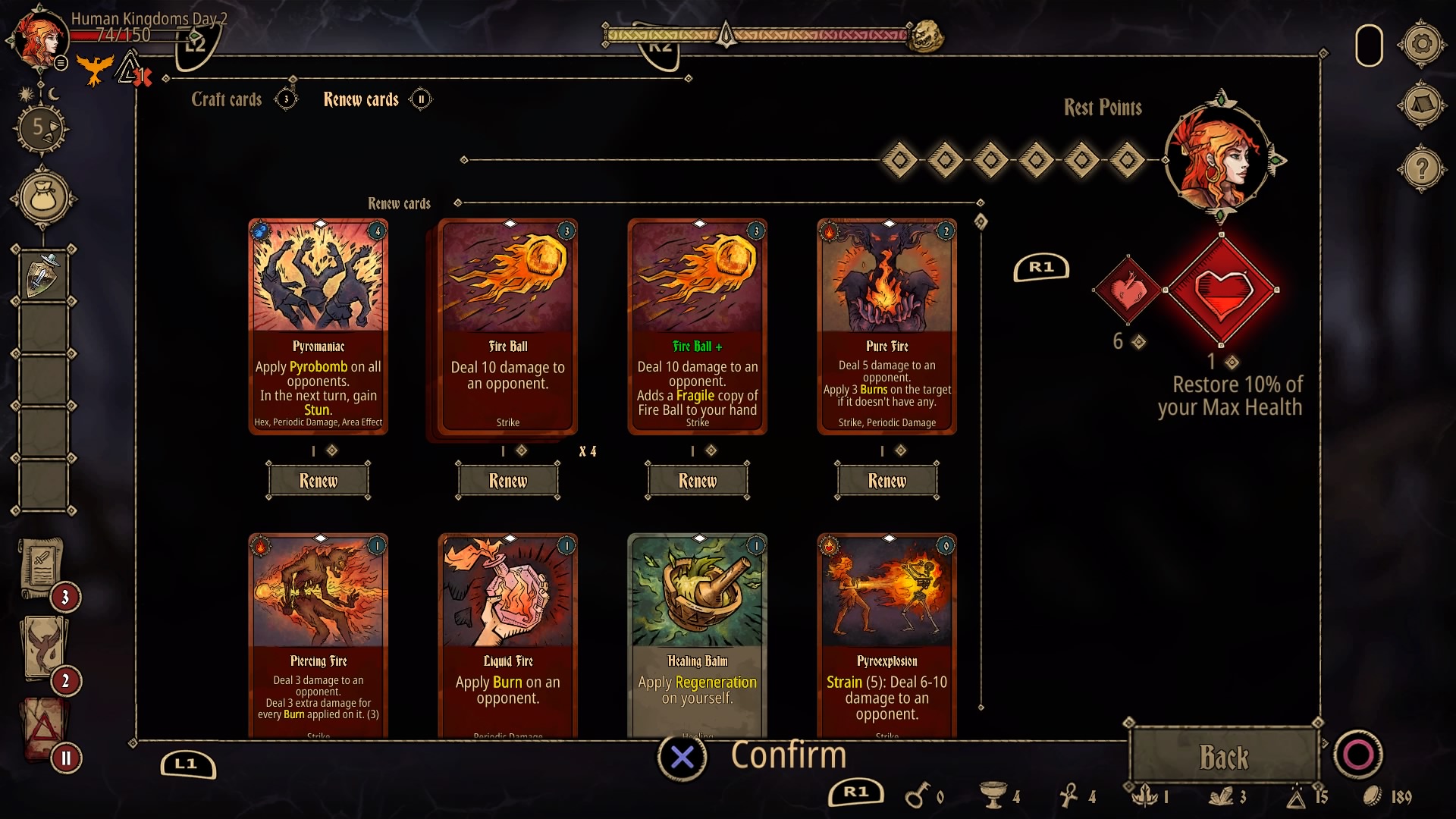Open settings via the gear icon
Viewport: 1456px width, 819px height.
pyautogui.click(x=1422, y=44)
